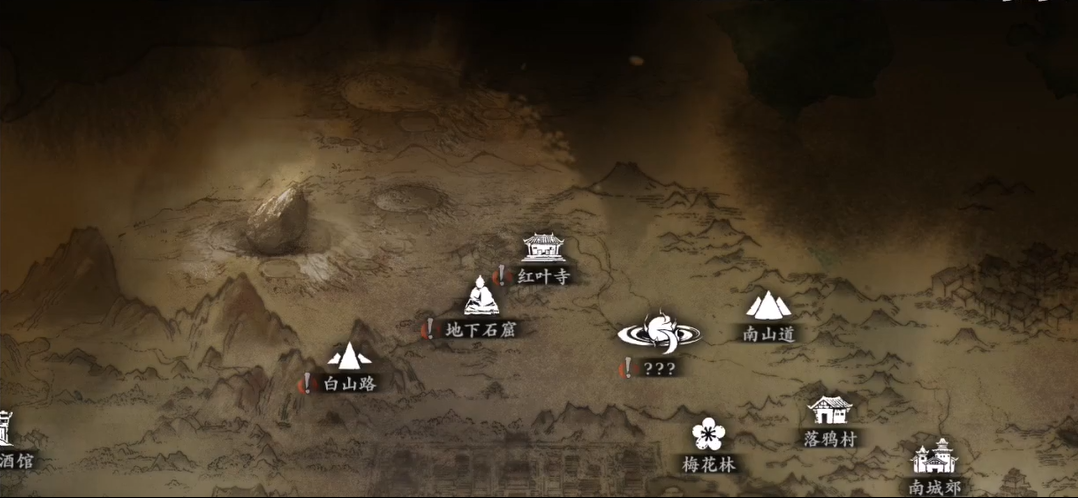Go to the 落鸦村 village marker
The height and width of the screenshot is (498, 1078).
[x=830, y=409]
